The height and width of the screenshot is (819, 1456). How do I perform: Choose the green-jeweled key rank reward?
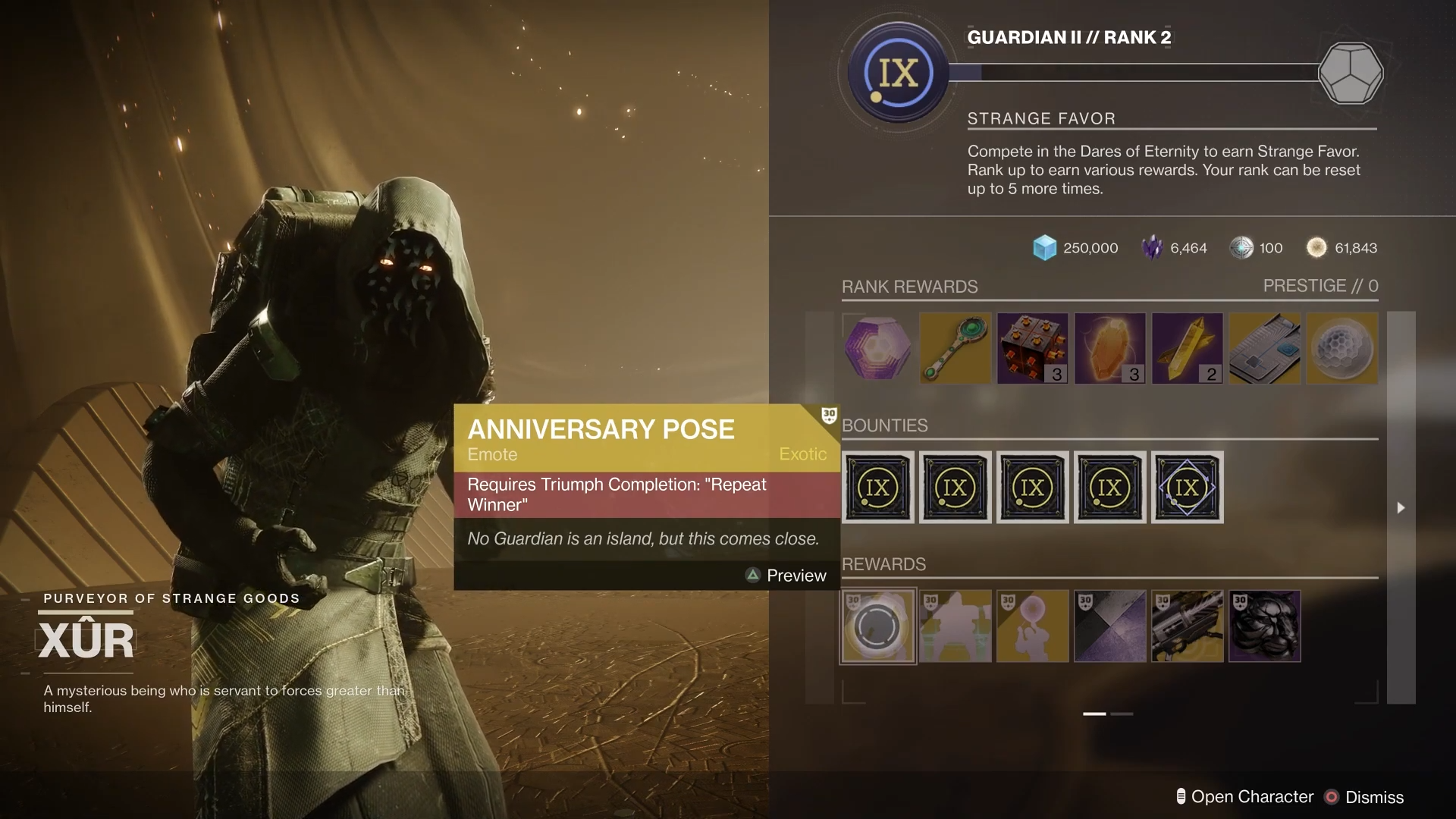coord(955,348)
